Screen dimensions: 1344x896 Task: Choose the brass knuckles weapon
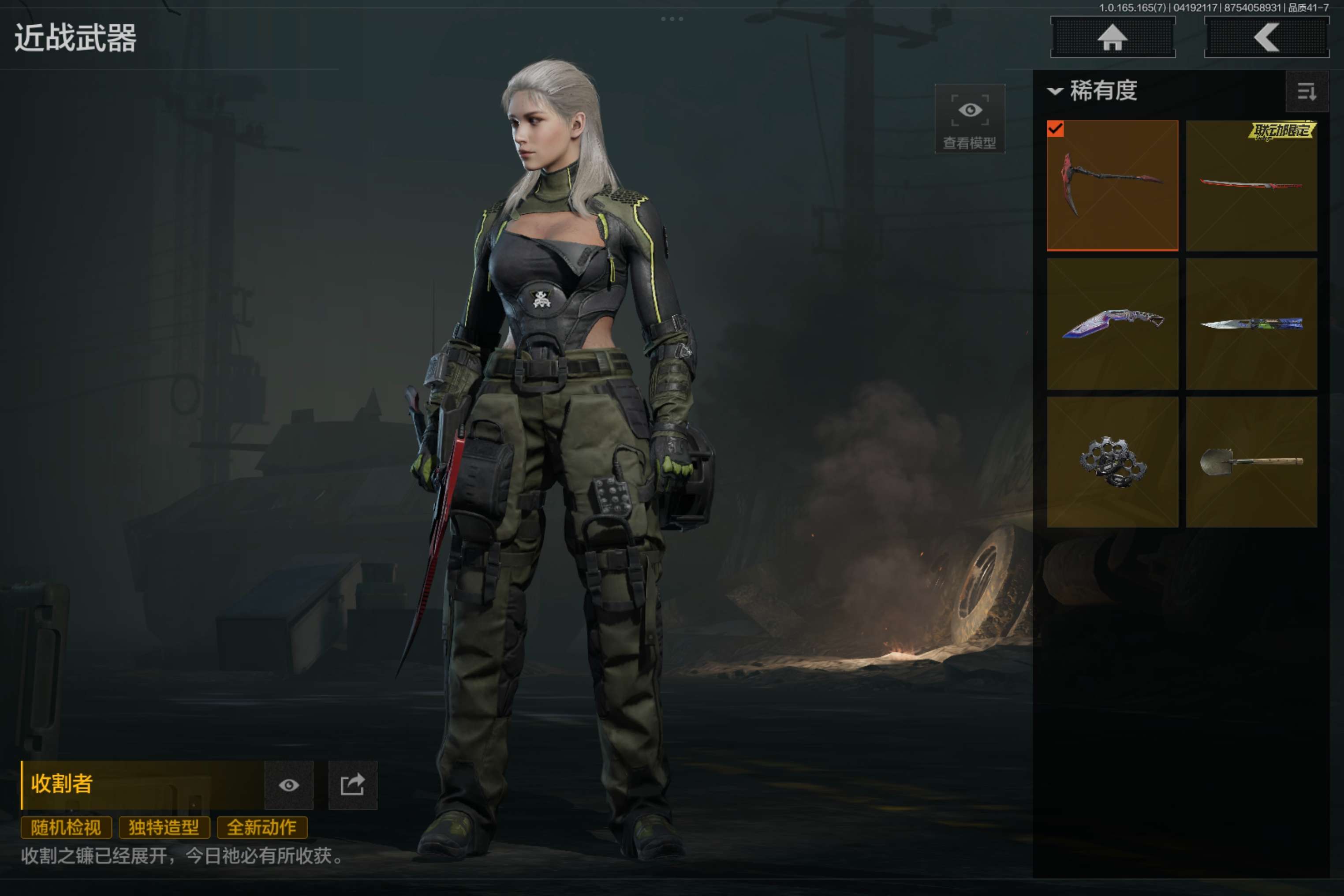(x=1112, y=462)
